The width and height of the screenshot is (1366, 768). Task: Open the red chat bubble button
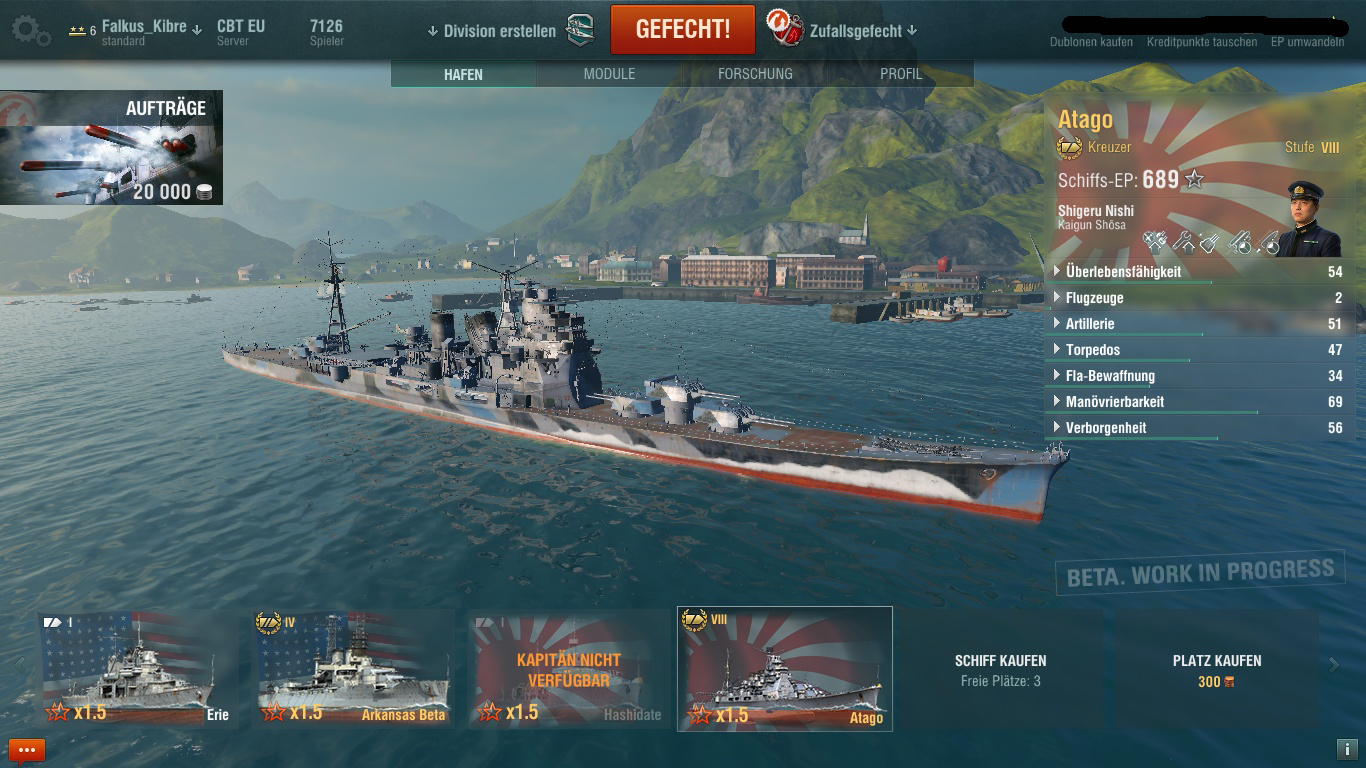[x=27, y=750]
